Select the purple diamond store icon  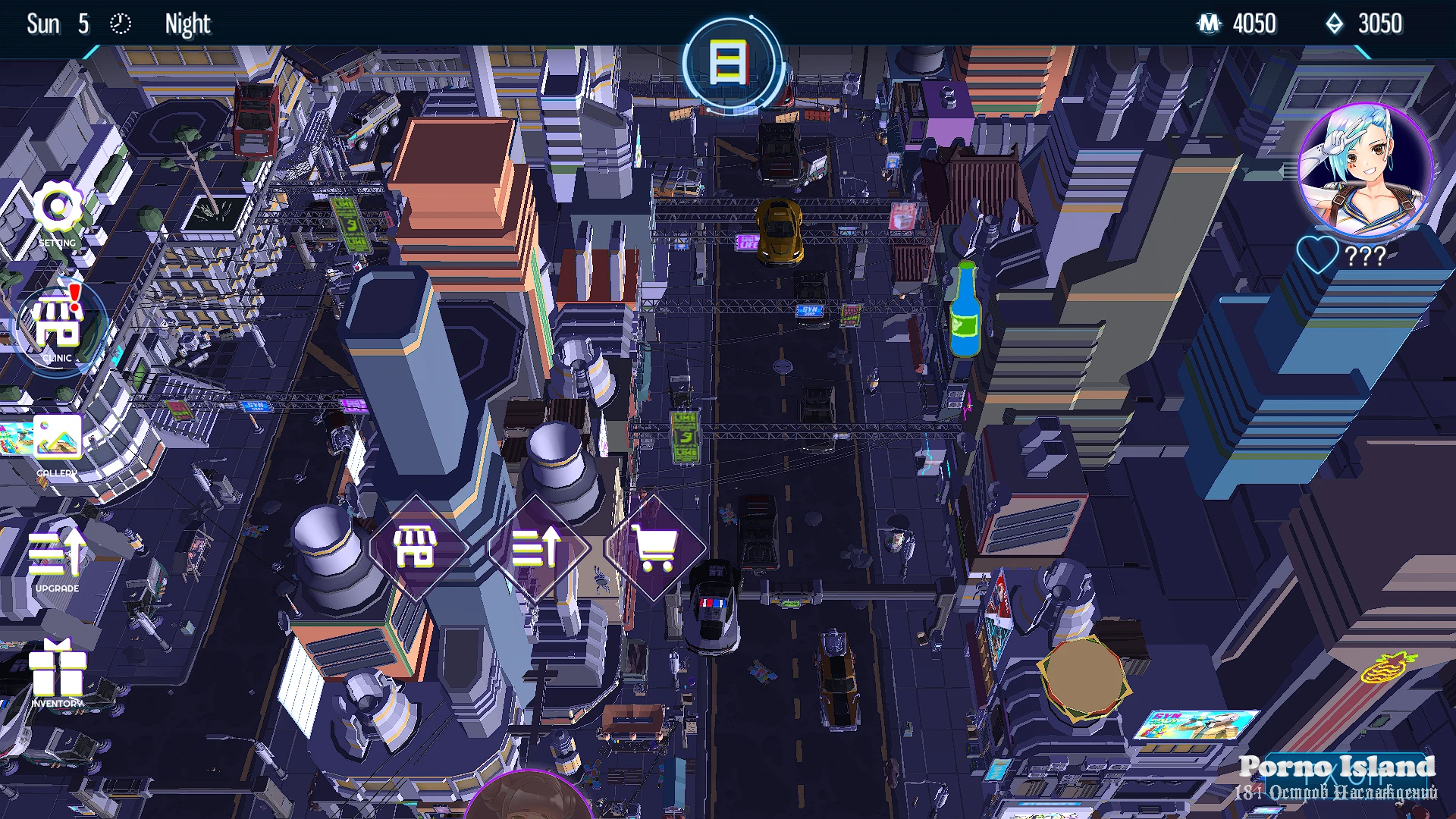416,548
